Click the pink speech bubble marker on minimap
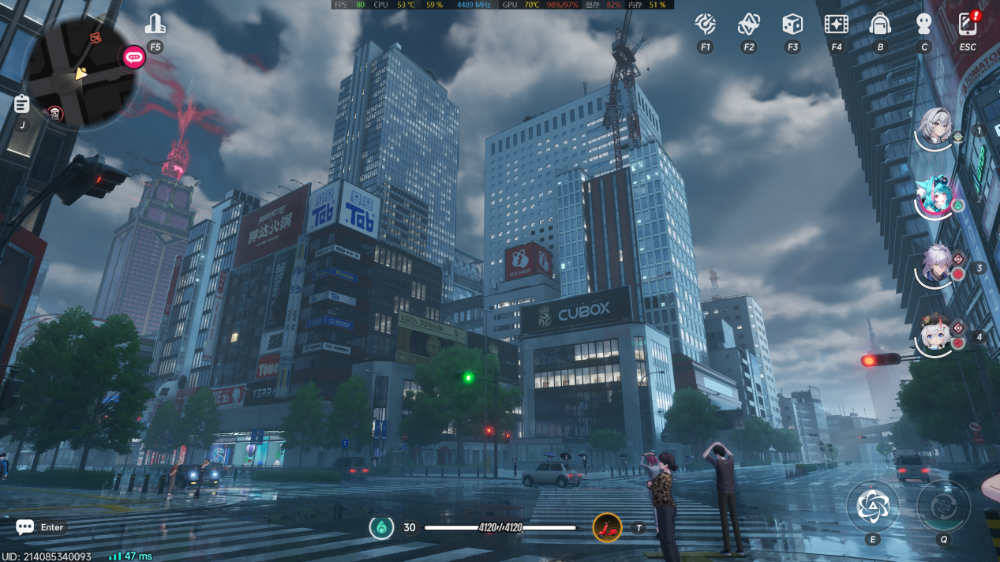 pyautogui.click(x=133, y=57)
